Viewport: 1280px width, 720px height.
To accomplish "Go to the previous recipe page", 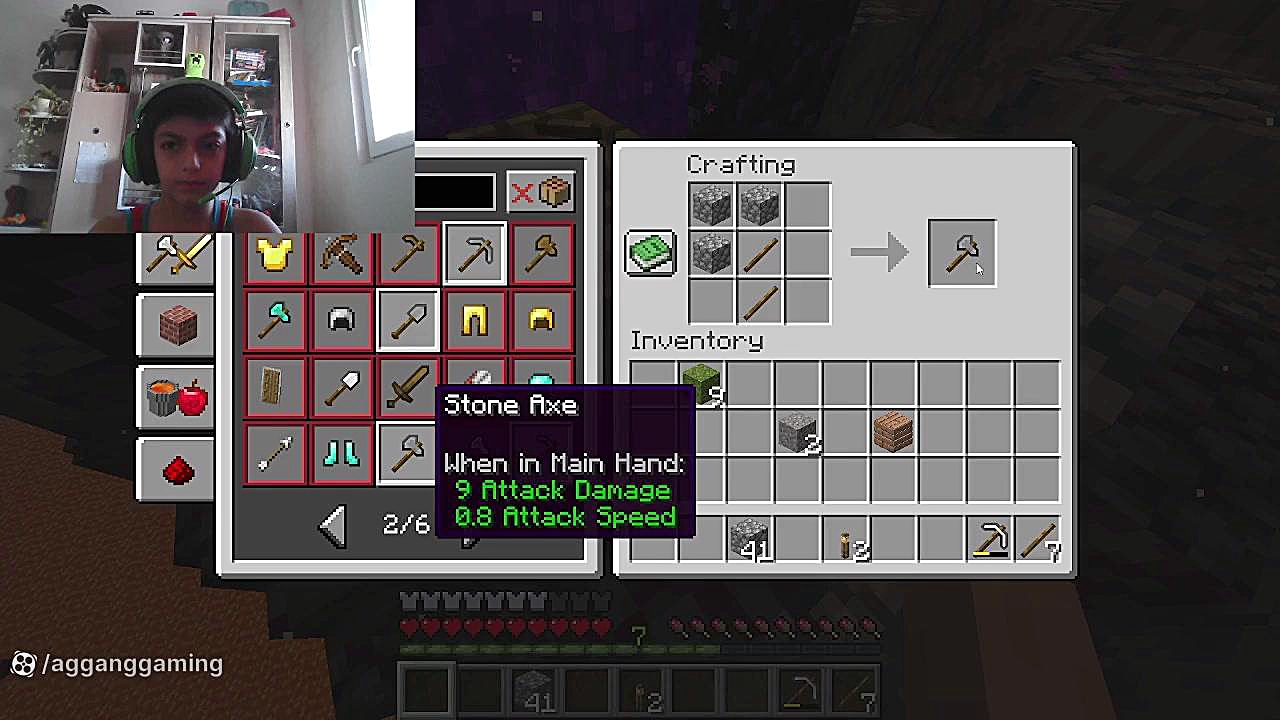I will point(333,524).
